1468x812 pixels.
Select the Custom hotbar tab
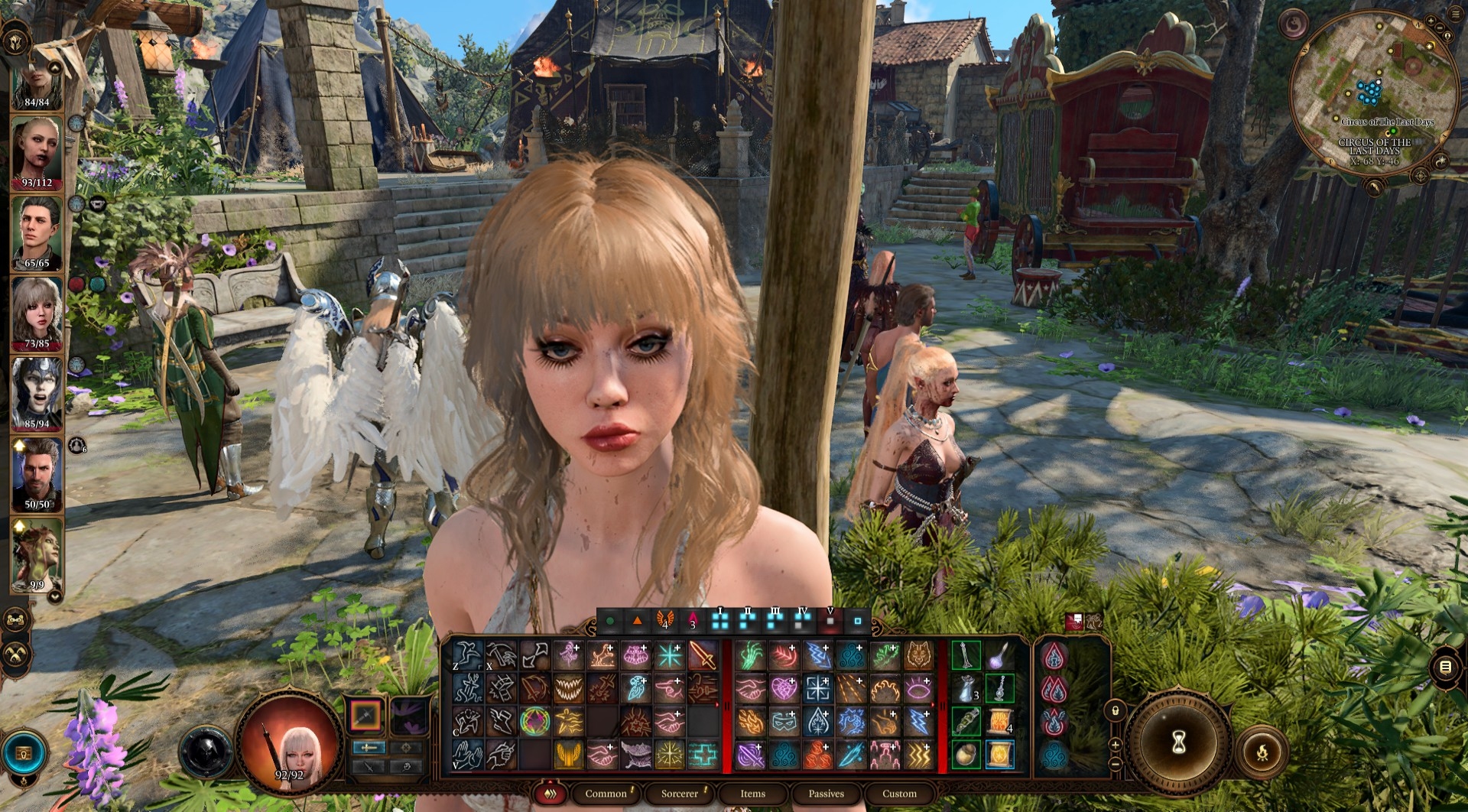899,794
